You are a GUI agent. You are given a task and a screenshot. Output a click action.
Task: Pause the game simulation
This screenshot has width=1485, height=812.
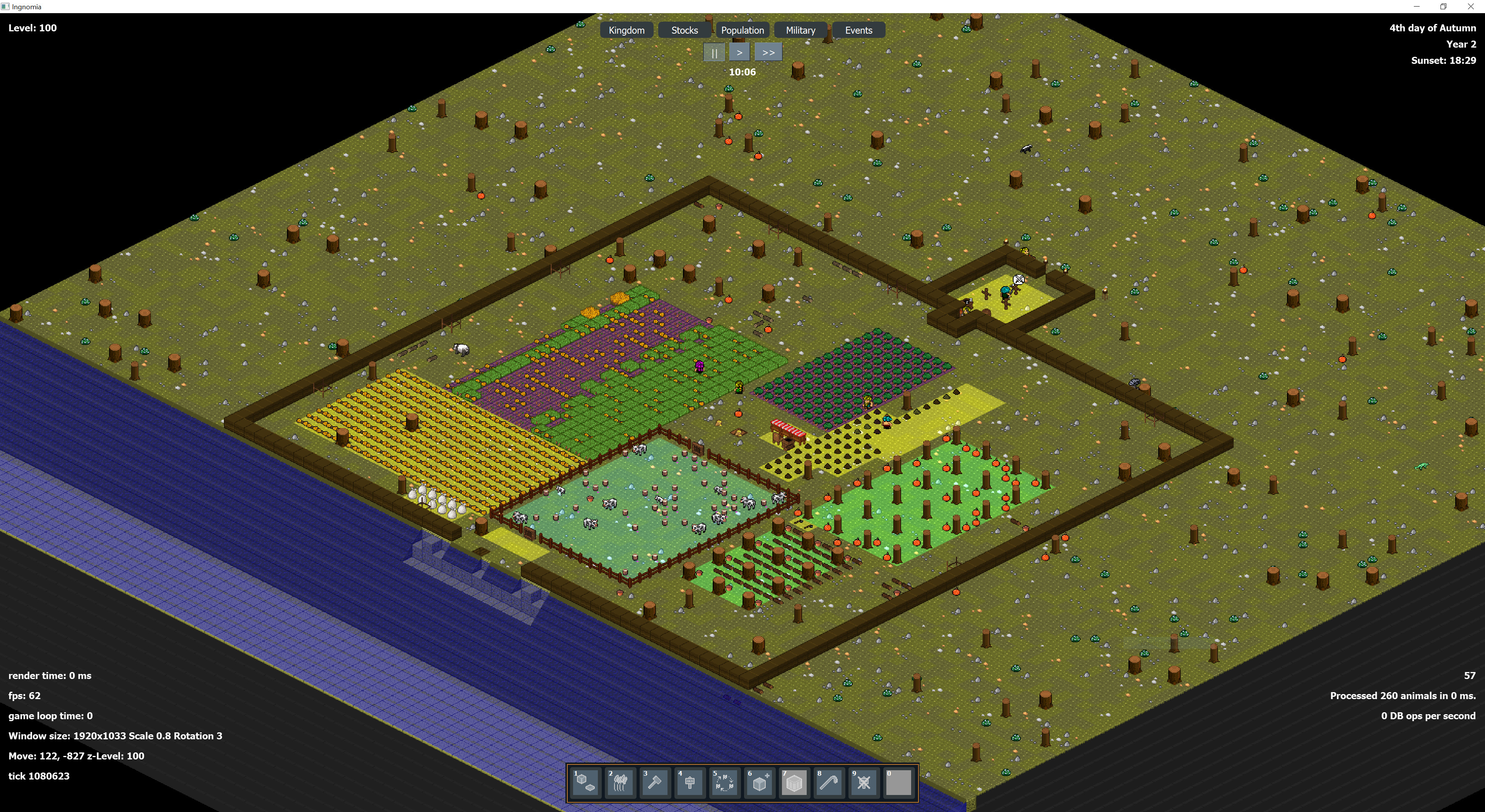coord(714,52)
